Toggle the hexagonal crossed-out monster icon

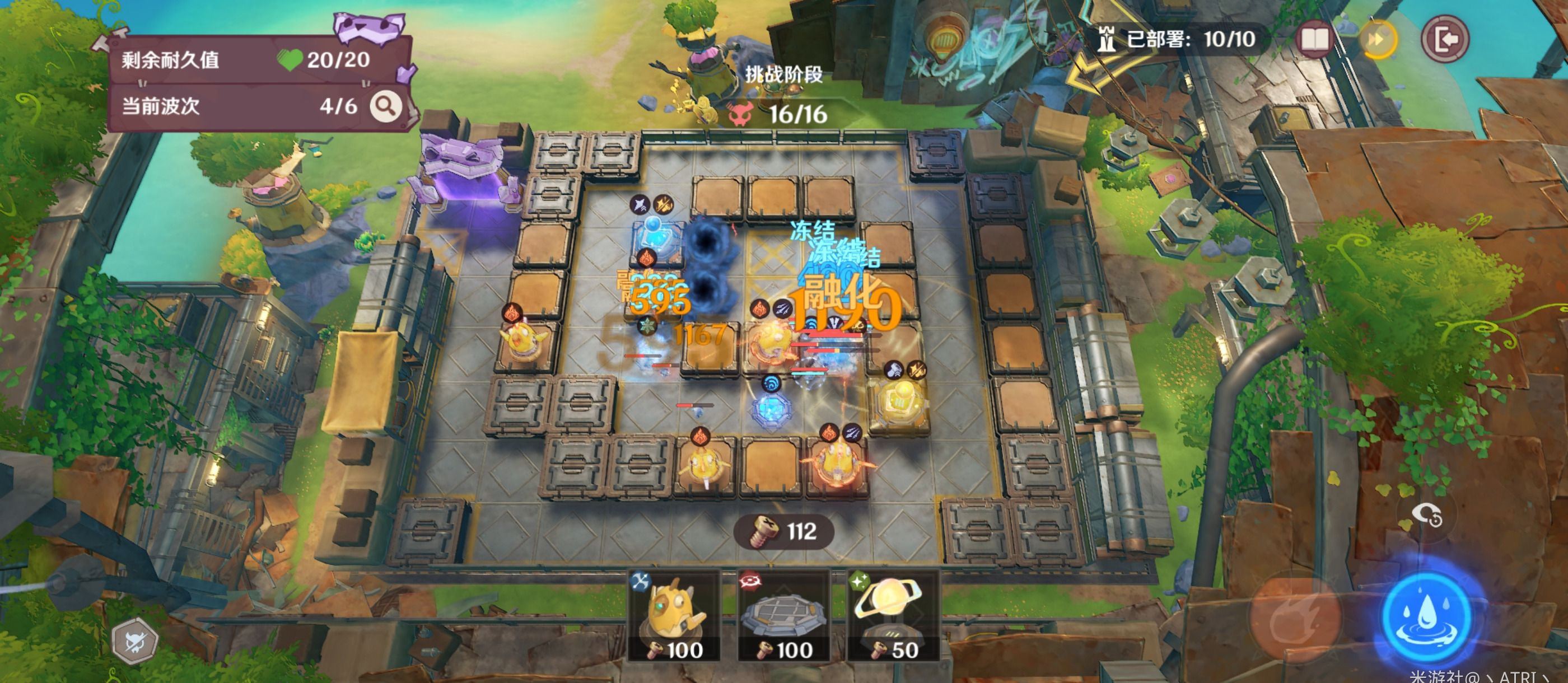click(135, 641)
